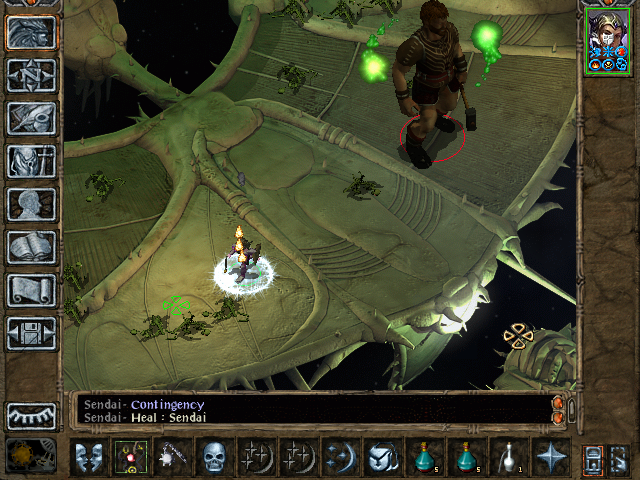
Task: Click the rest party closed-eye button
Action: pyautogui.click(x=32, y=415)
